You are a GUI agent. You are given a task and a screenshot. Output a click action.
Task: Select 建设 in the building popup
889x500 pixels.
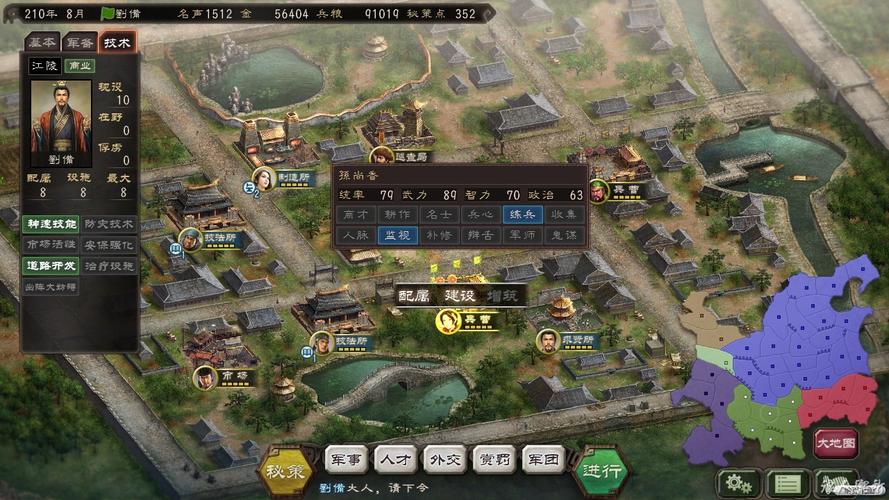pyautogui.click(x=460, y=296)
